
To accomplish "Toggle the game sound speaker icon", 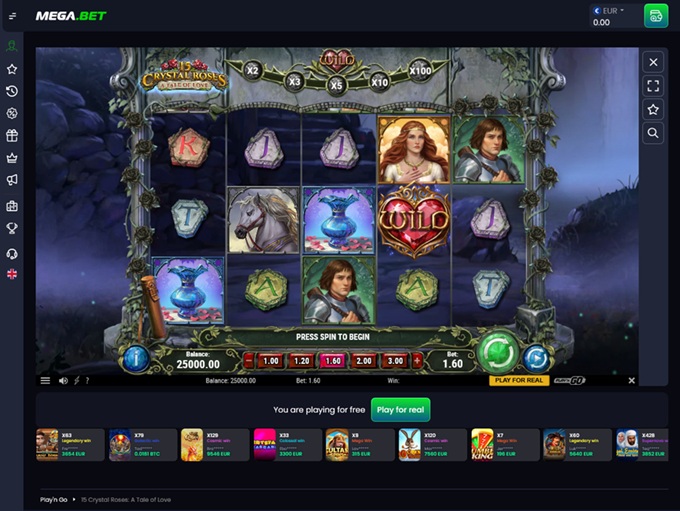I will pos(63,381).
